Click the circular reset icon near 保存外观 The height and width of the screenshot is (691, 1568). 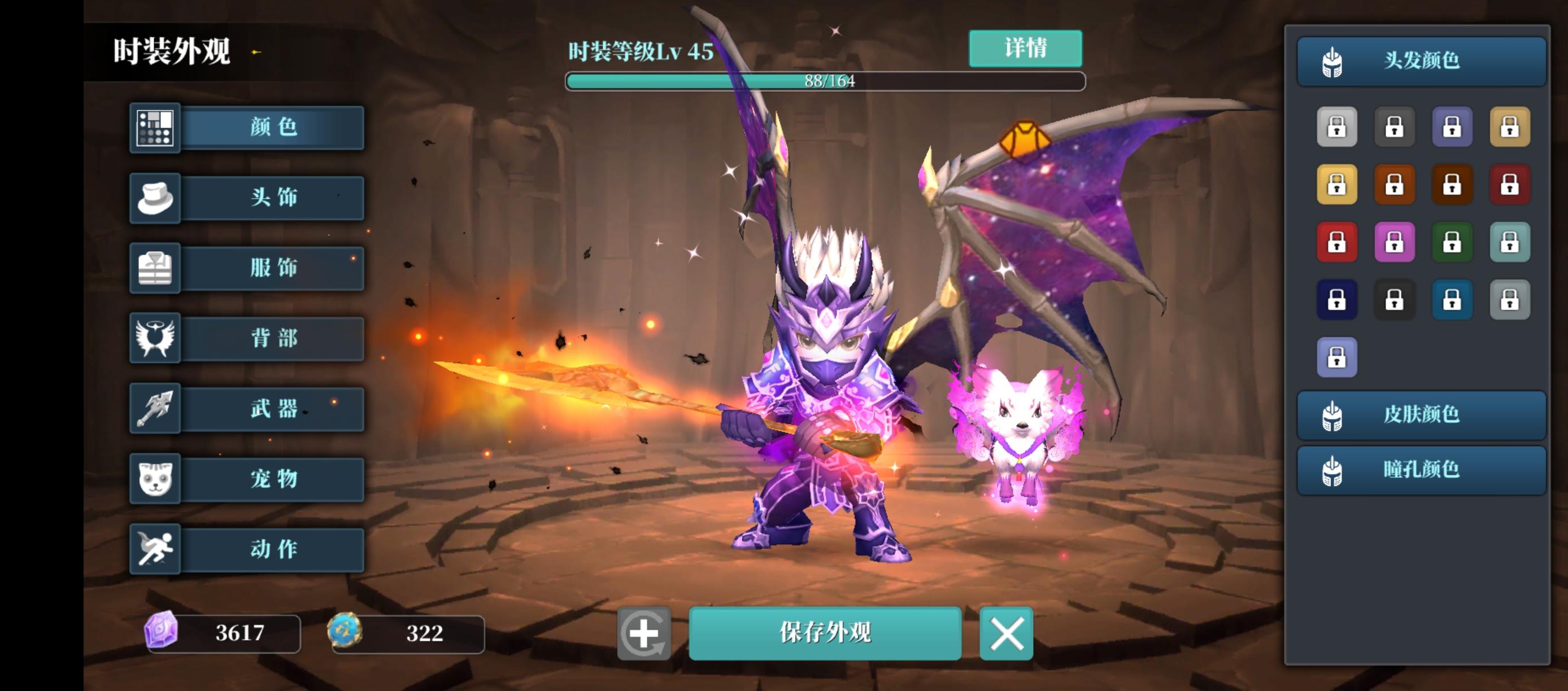click(644, 634)
